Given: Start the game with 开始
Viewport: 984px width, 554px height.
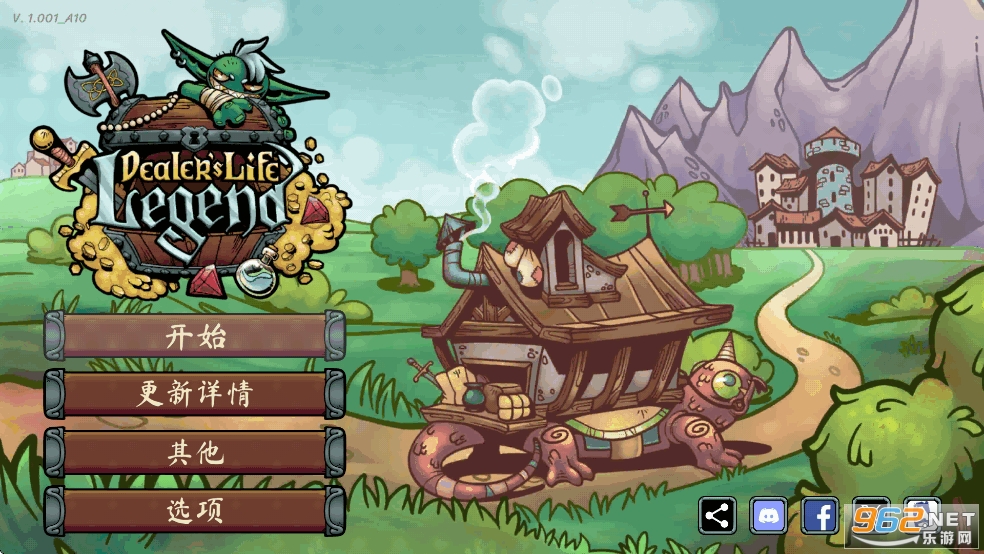Looking at the screenshot, I should click(195, 336).
